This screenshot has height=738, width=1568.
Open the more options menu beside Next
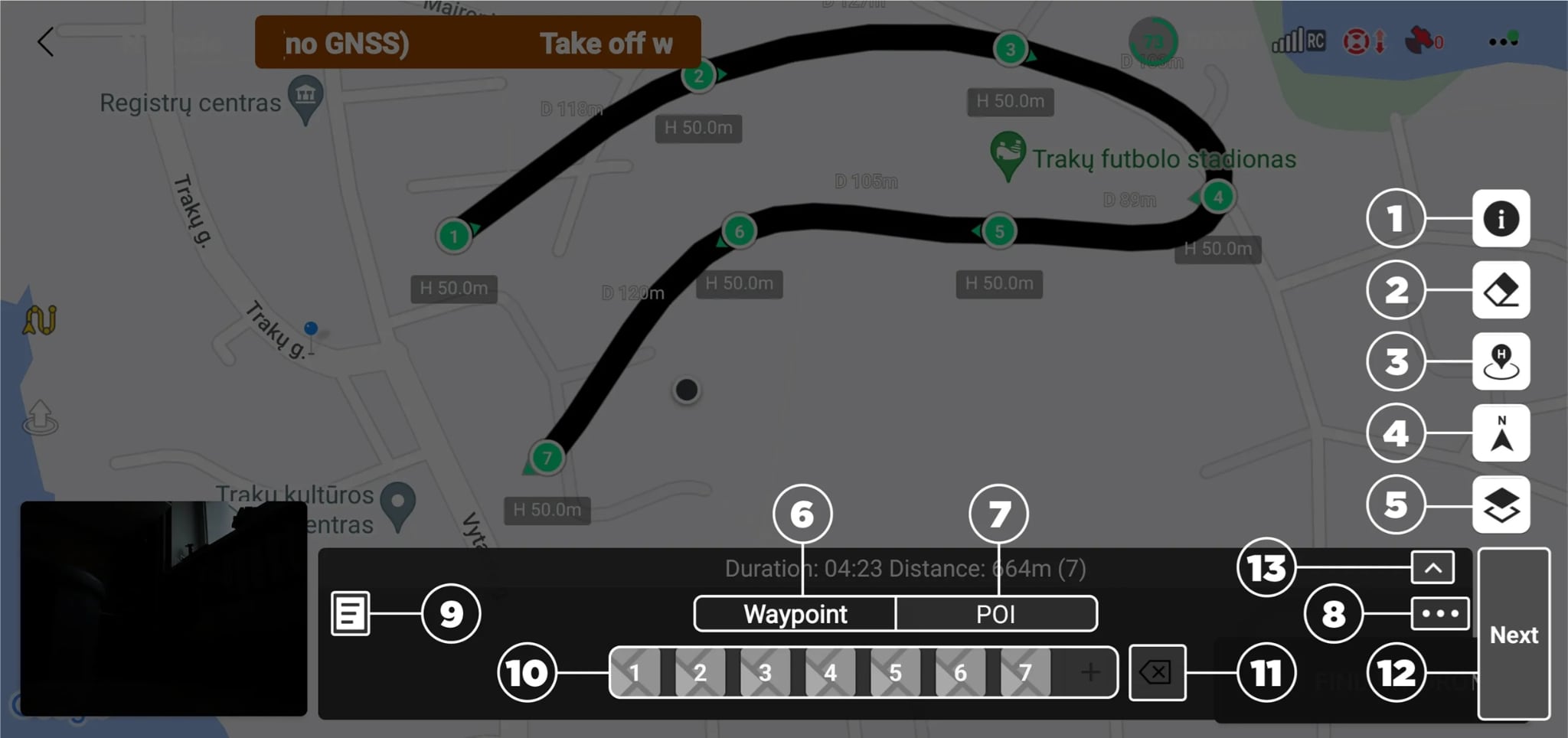coord(1439,612)
